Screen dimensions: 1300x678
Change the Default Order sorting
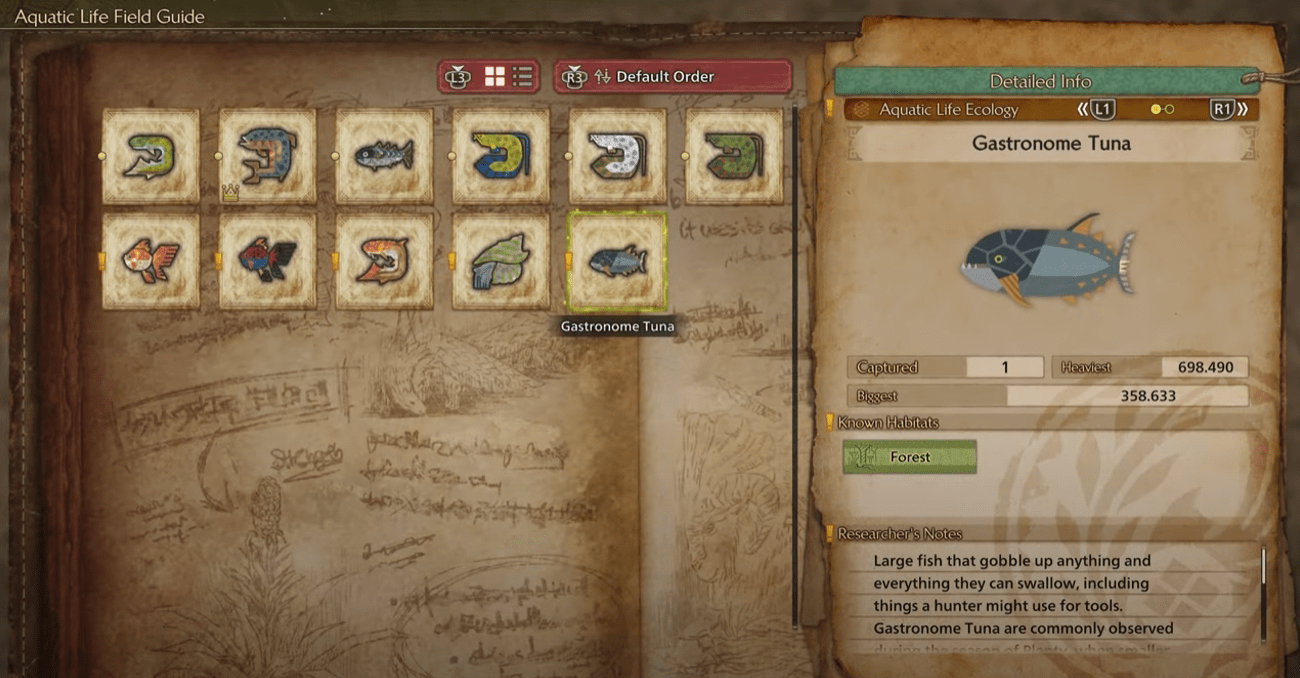672,77
